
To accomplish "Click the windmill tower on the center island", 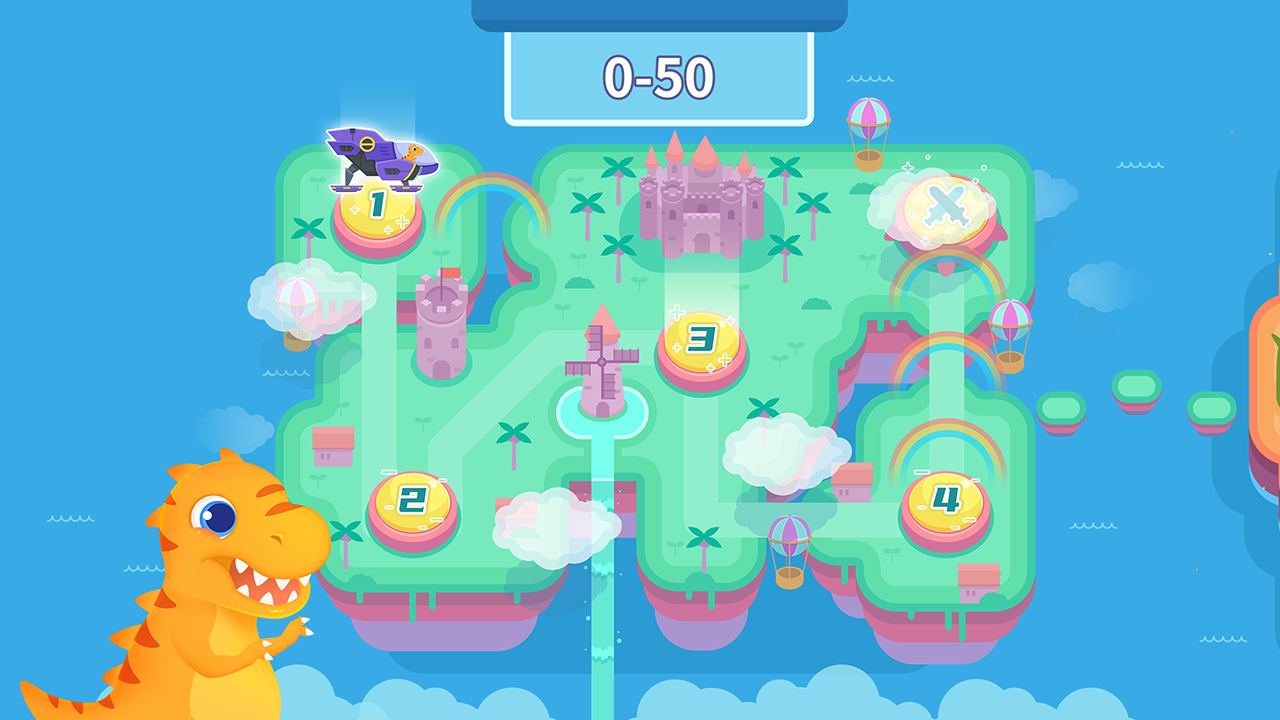I will [x=600, y=360].
